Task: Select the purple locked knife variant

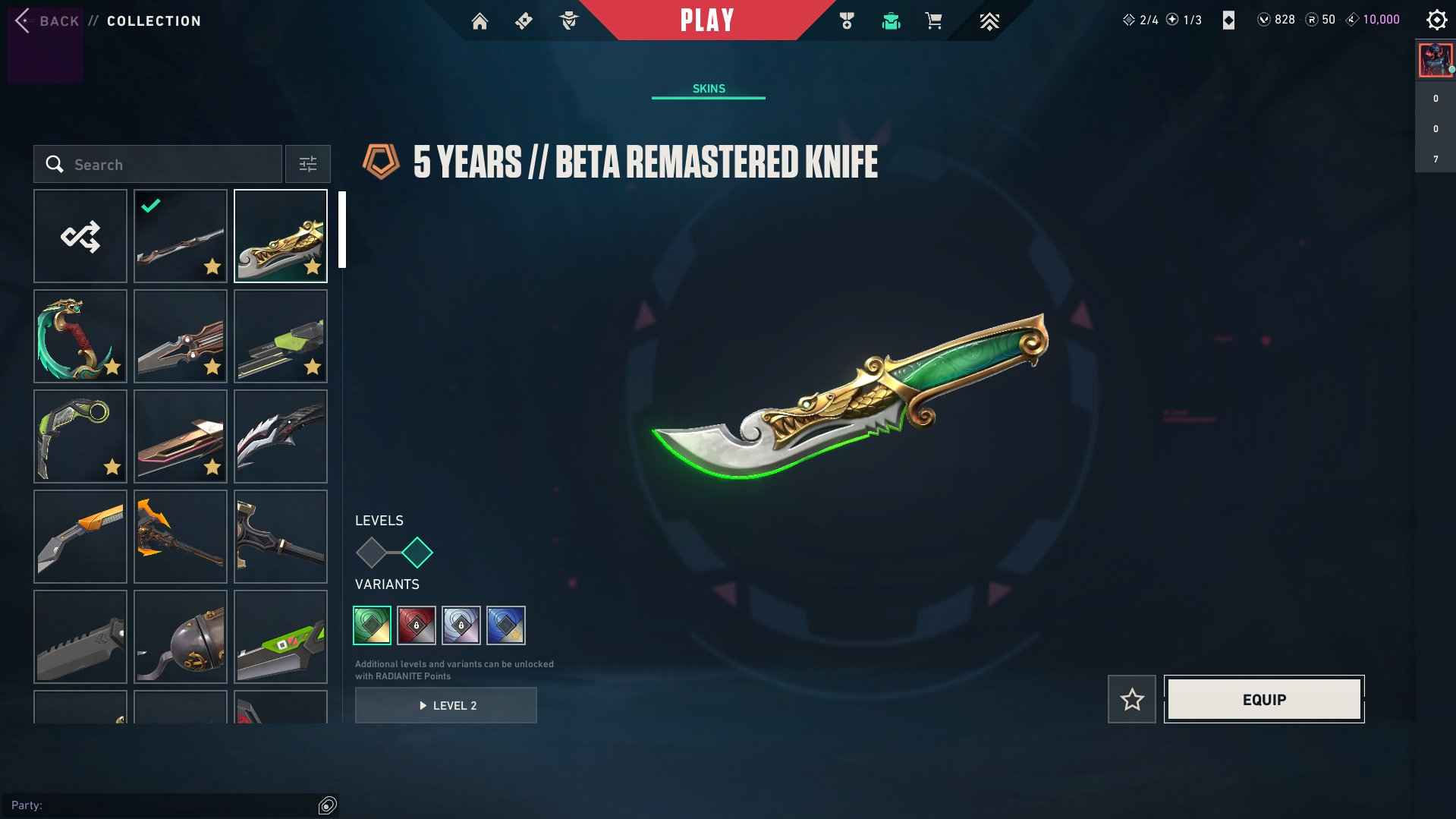Action: click(x=461, y=625)
